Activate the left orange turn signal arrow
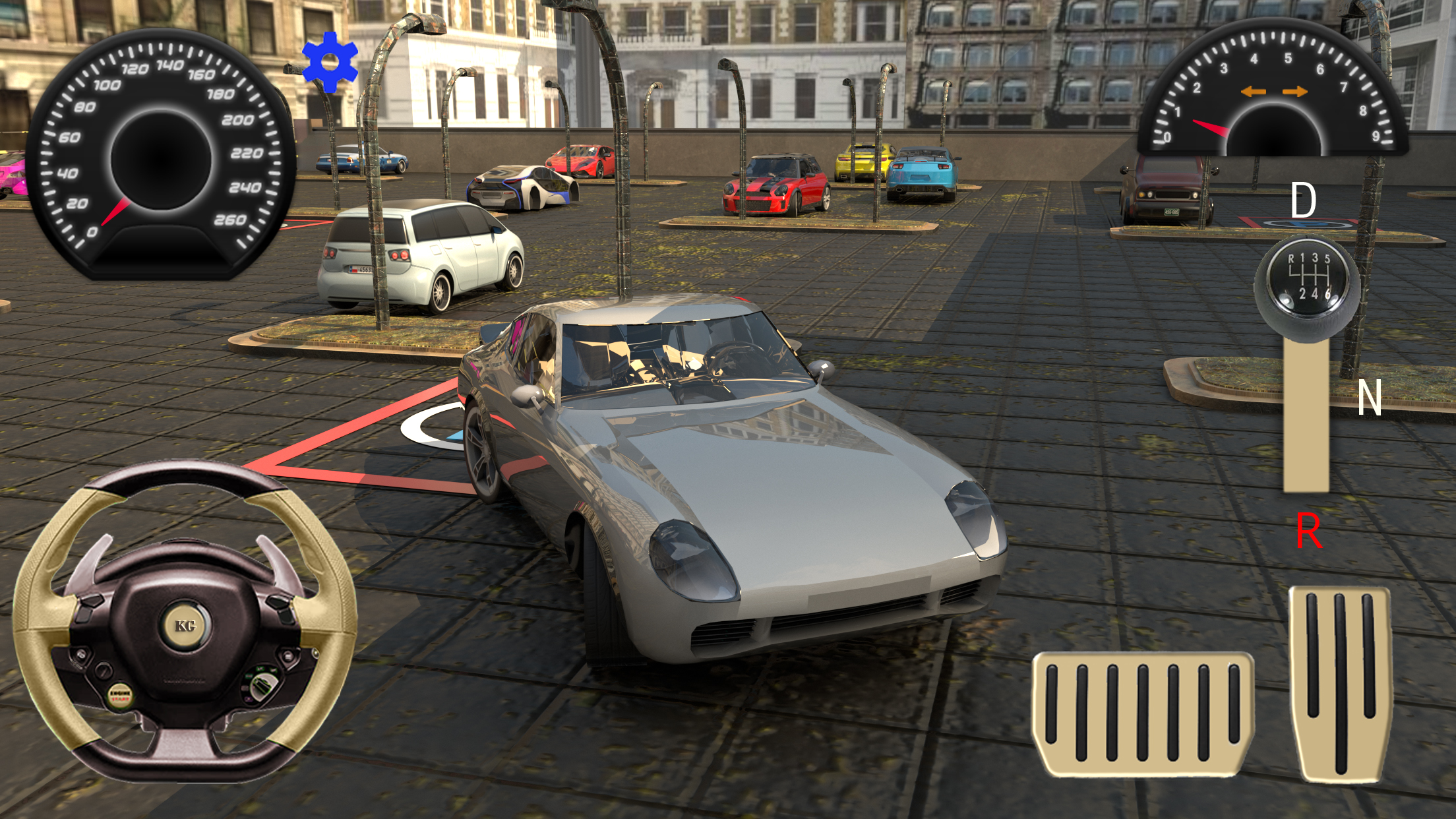Screen dimensions: 1456x819 pyautogui.click(x=1253, y=92)
